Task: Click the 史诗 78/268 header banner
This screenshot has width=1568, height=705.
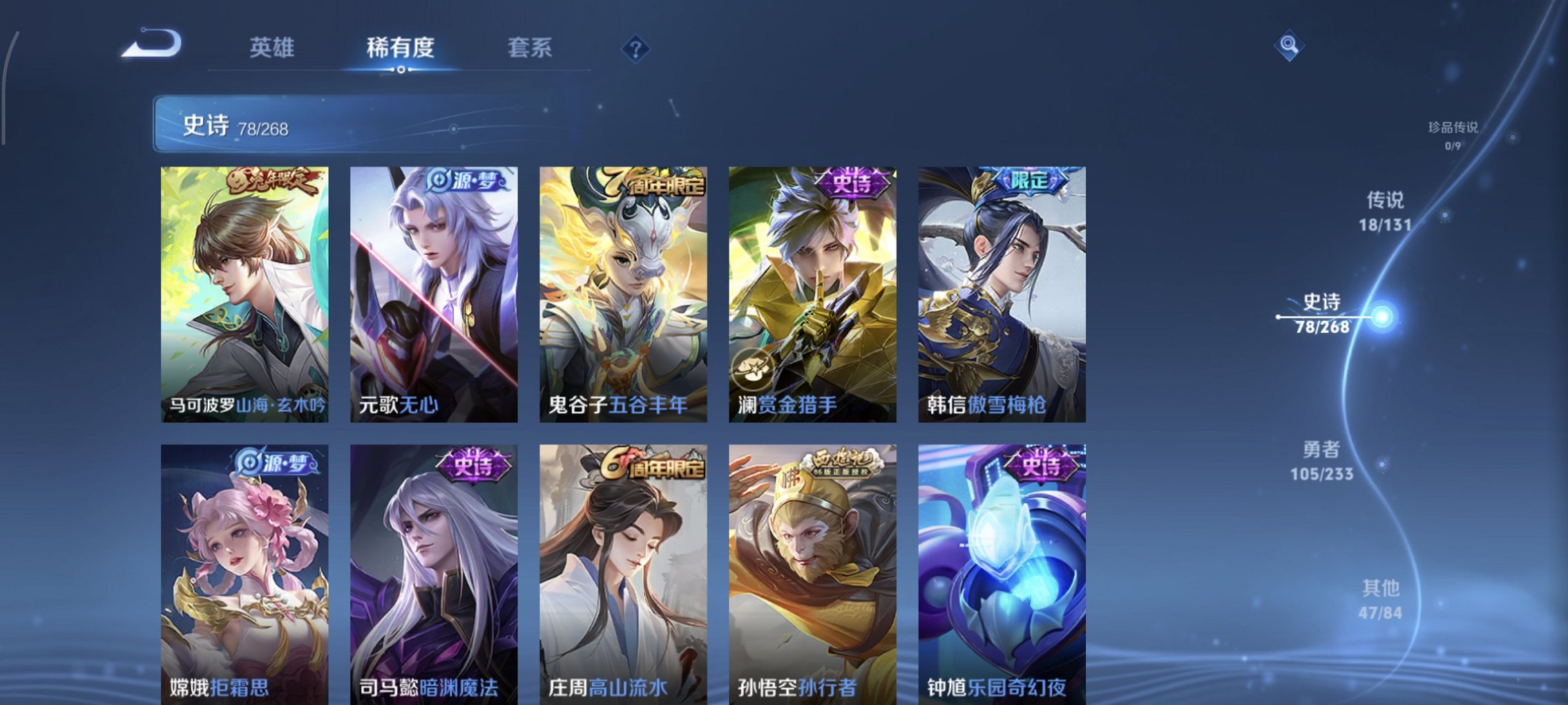Action: (276, 124)
